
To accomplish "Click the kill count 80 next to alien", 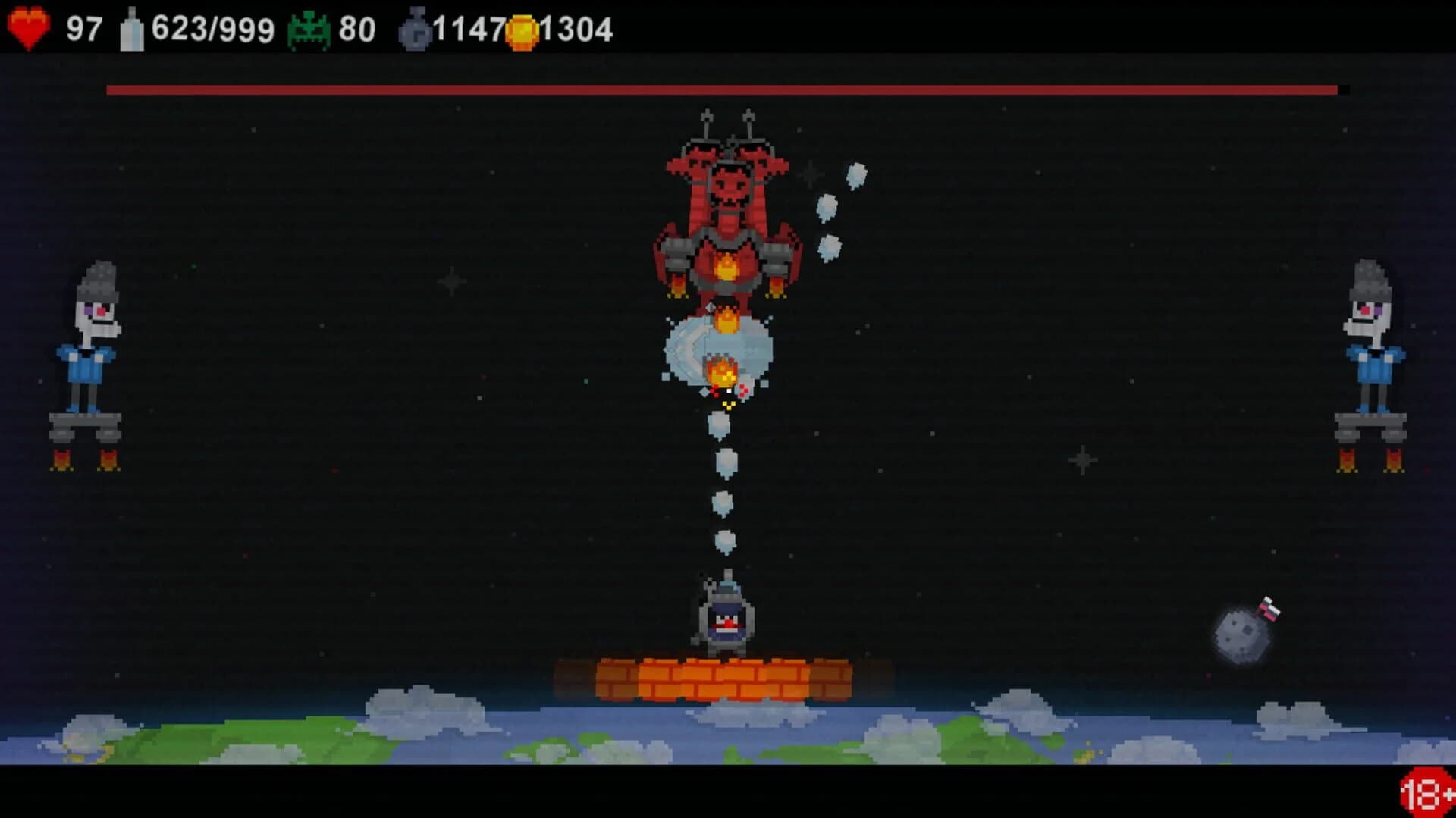I will (357, 25).
